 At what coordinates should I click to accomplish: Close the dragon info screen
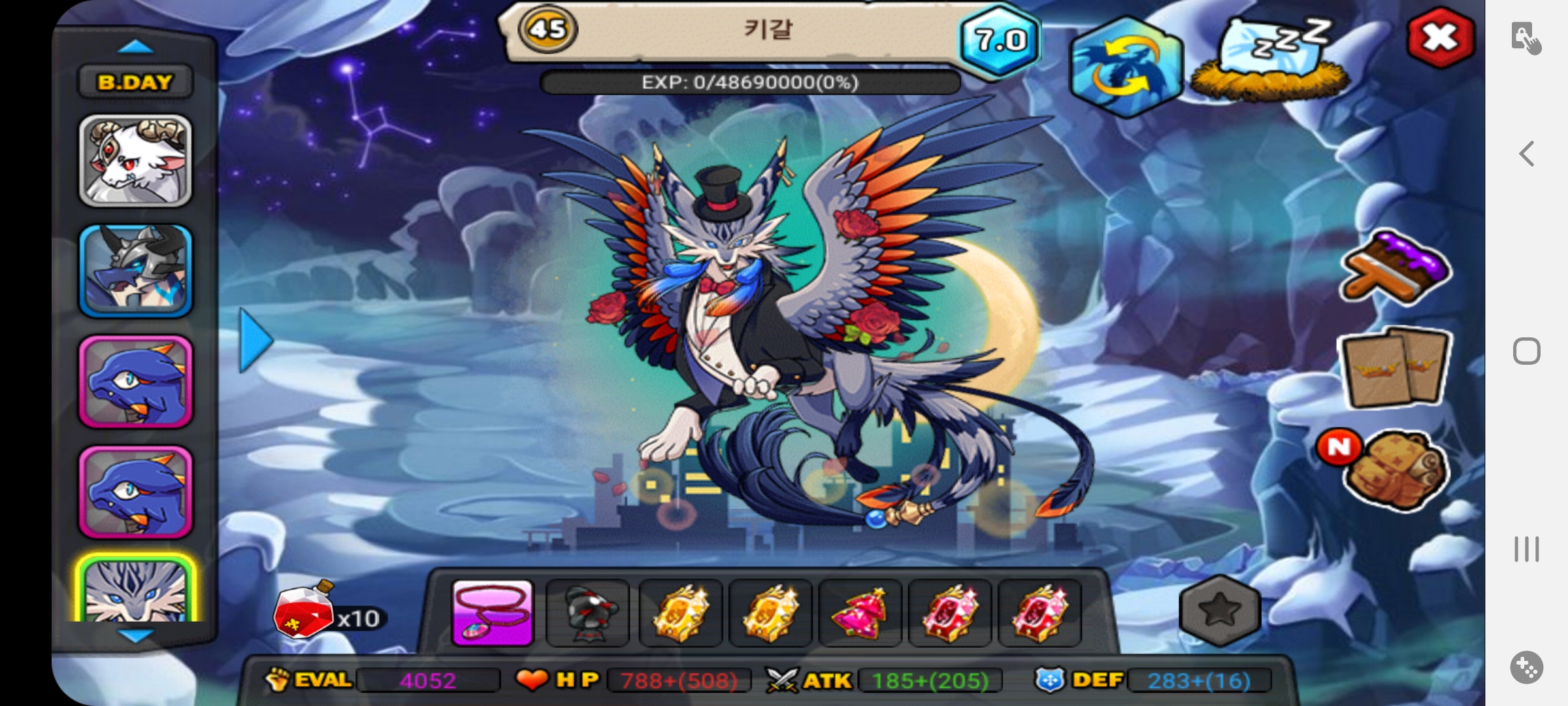[1440, 38]
